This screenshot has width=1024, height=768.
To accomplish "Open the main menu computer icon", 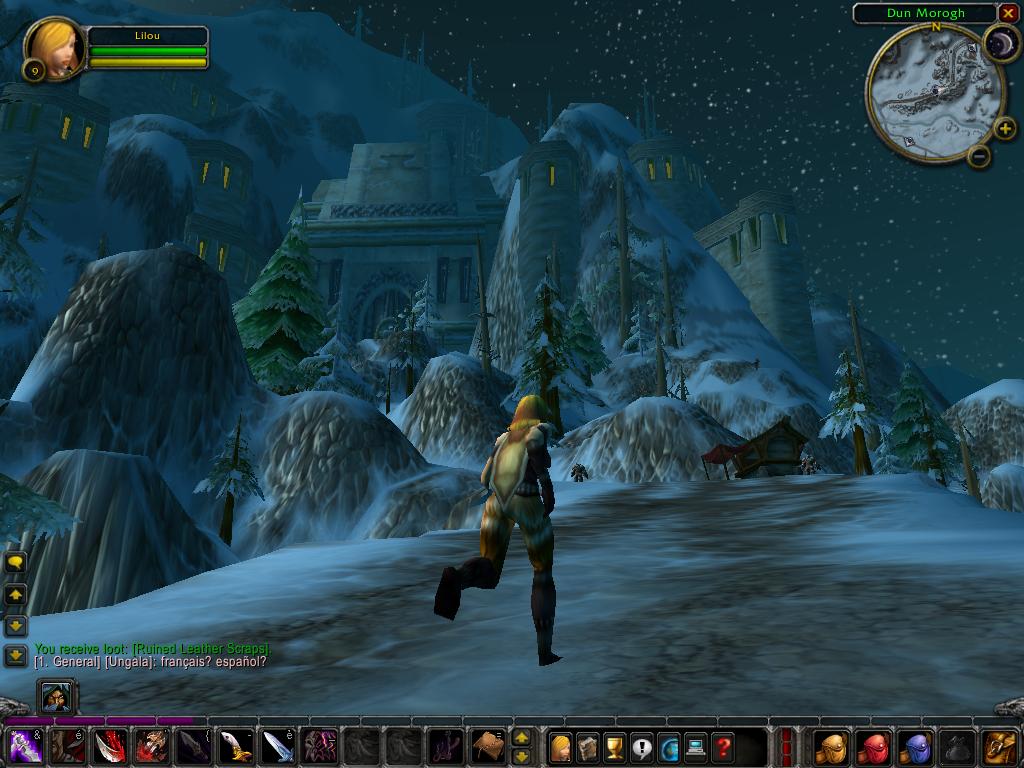I will coord(696,747).
